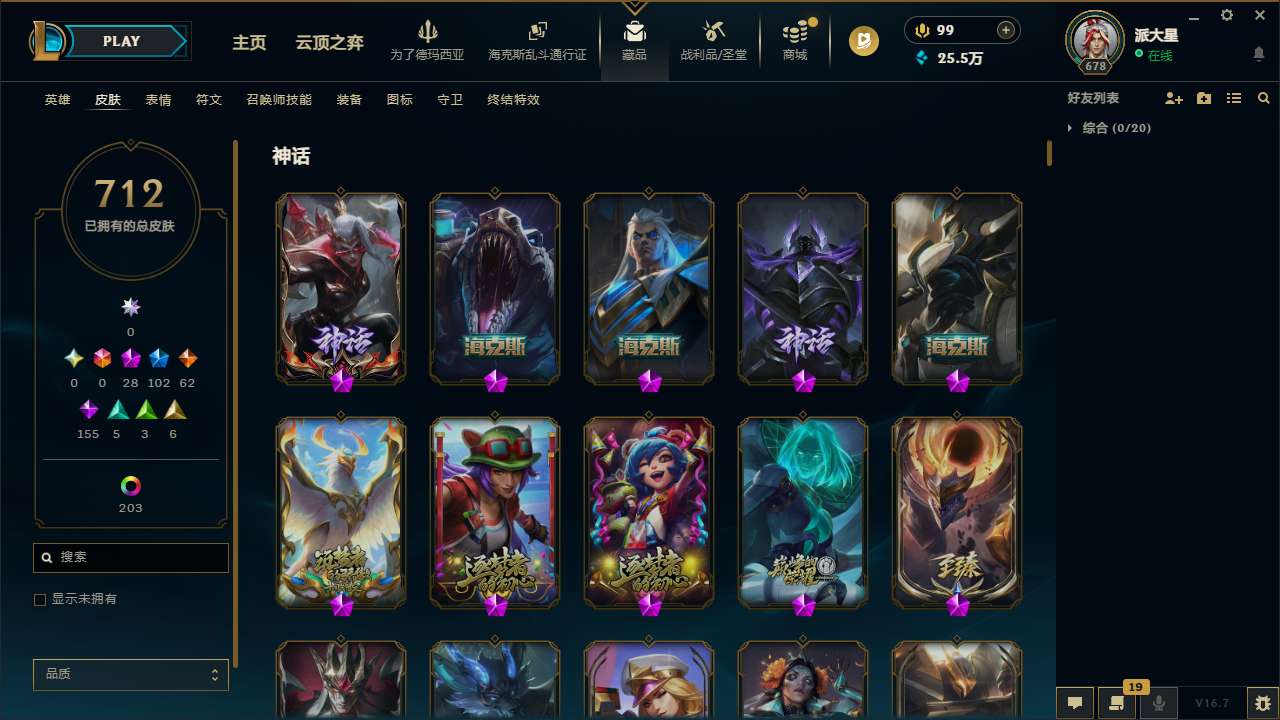Click the add friend icon
Screen dimensions: 1280x720
coord(1173,98)
